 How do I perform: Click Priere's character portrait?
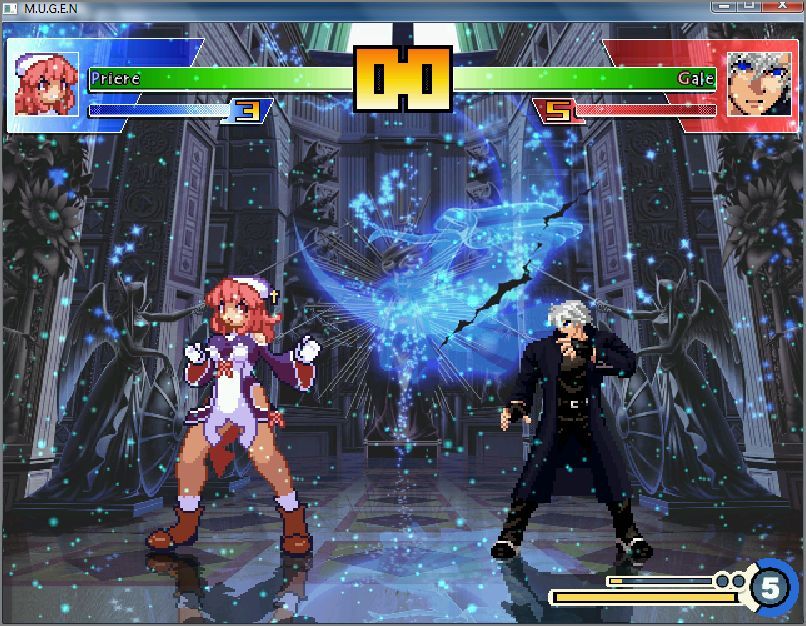tap(46, 85)
